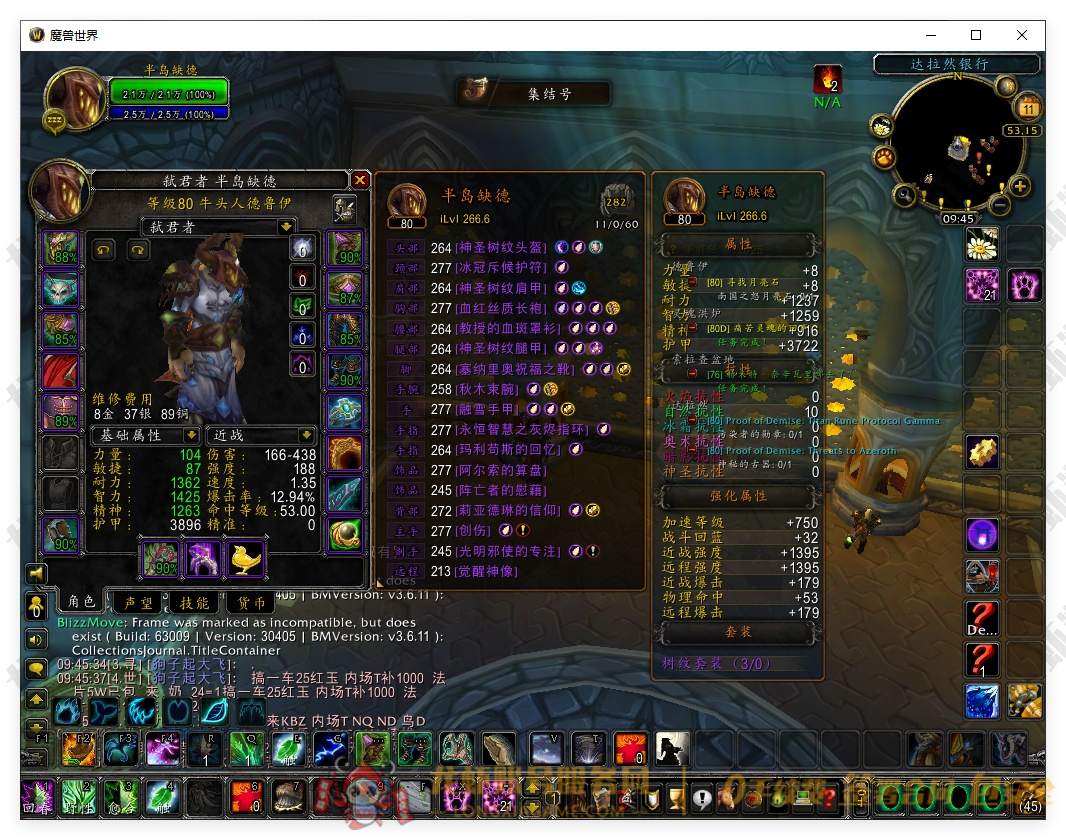Switch to the 声望 reputation tab

click(138, 602)
